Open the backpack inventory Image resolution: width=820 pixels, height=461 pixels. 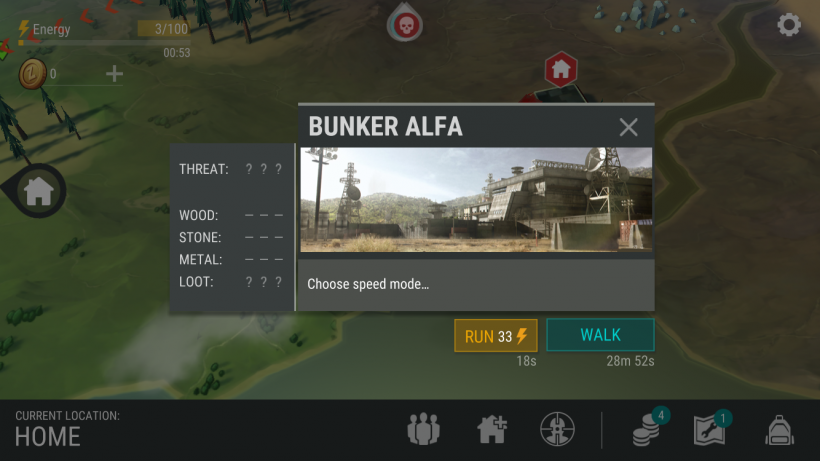(x=779, y=431)
